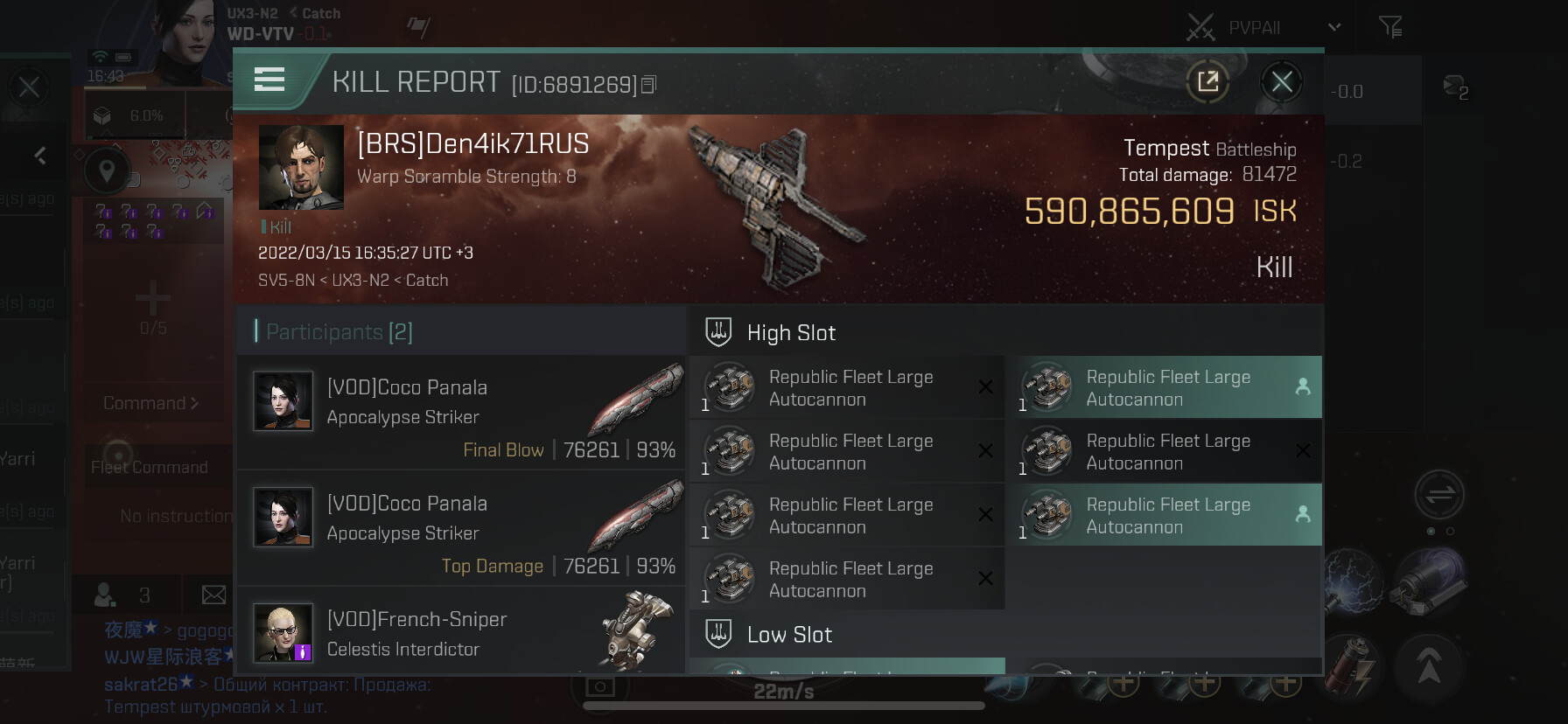The image size is (1568, 724).
Task: Activate the upward chevron boost button
Action: pos(1429,667)
